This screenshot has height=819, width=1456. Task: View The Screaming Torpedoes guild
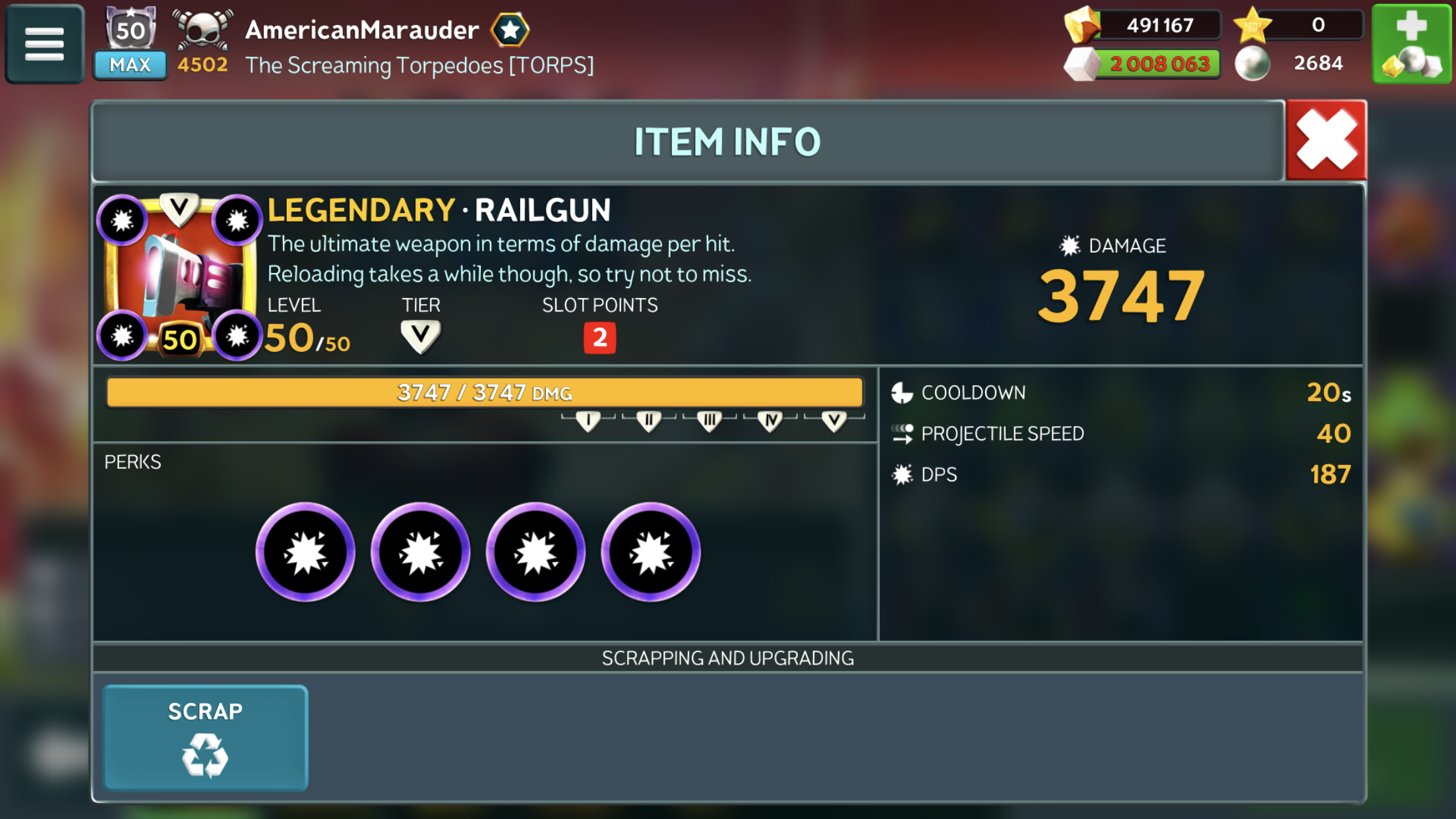419,65
